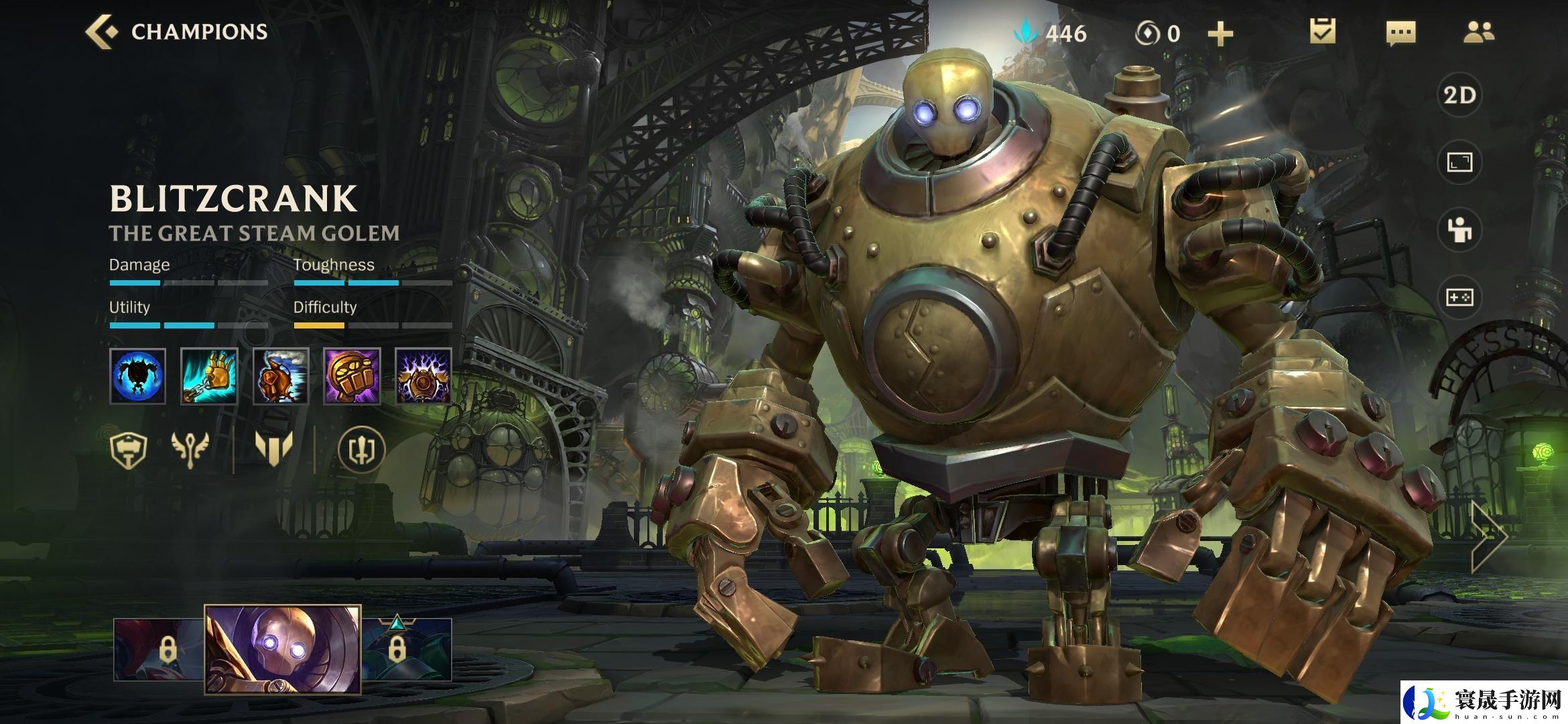Screen dimensions: 1568x724
Task: Open the chat speech bubble
Action: [1400, 33]
